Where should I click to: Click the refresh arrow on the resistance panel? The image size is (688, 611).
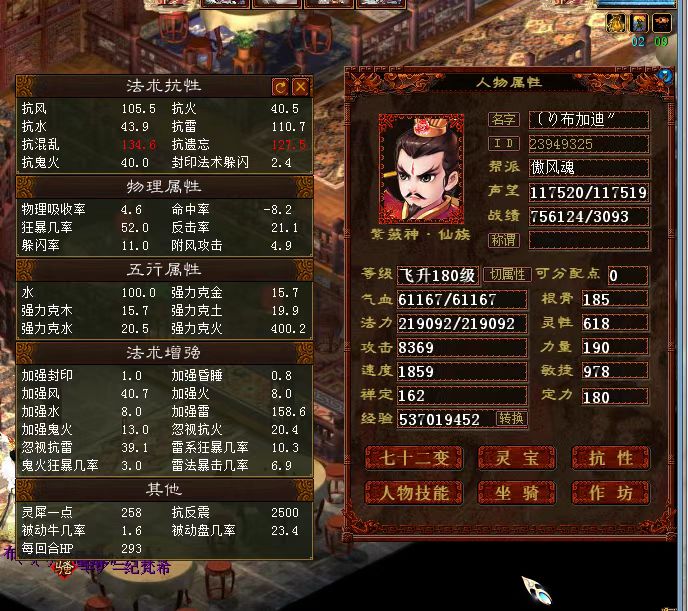(280, 87)
